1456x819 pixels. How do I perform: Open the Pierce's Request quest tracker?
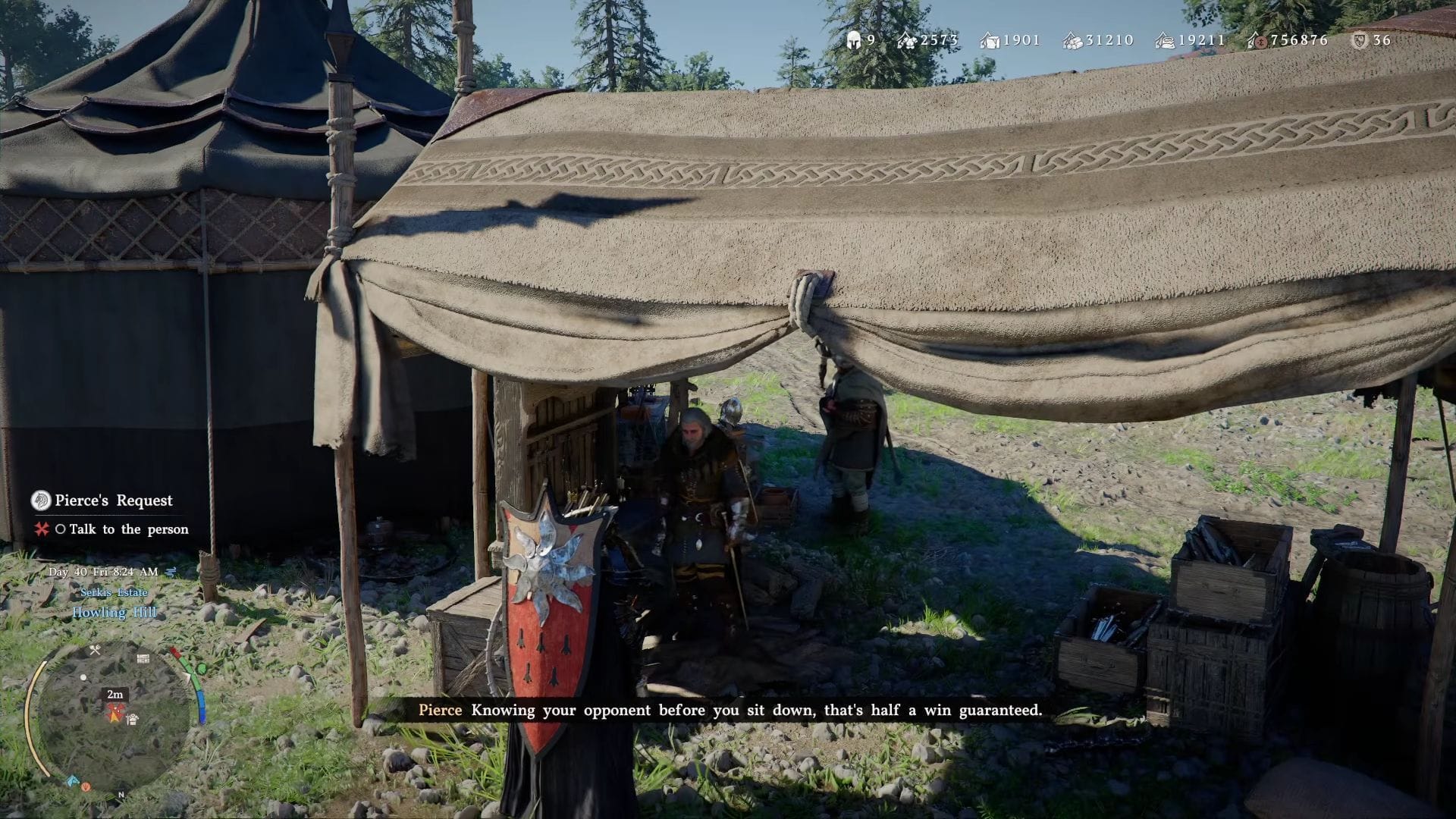tap(113, 500)
